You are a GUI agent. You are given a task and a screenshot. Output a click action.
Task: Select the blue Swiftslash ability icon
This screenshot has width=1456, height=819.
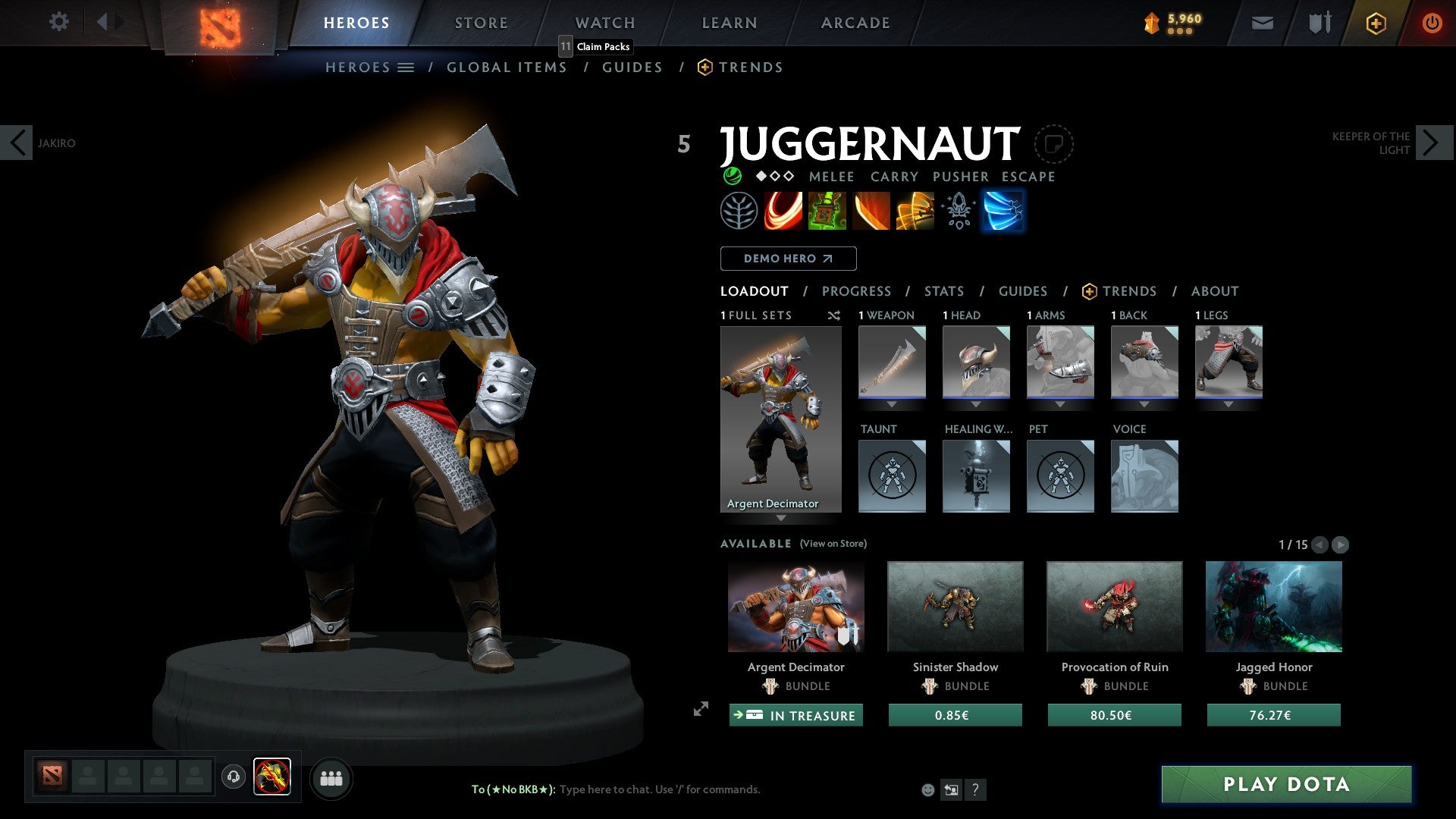coord(1003,211)
